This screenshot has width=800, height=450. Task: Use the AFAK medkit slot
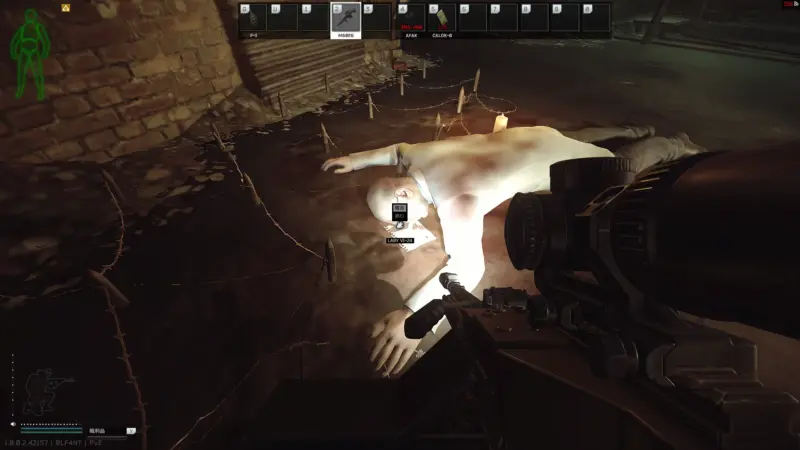click(410, 19)
